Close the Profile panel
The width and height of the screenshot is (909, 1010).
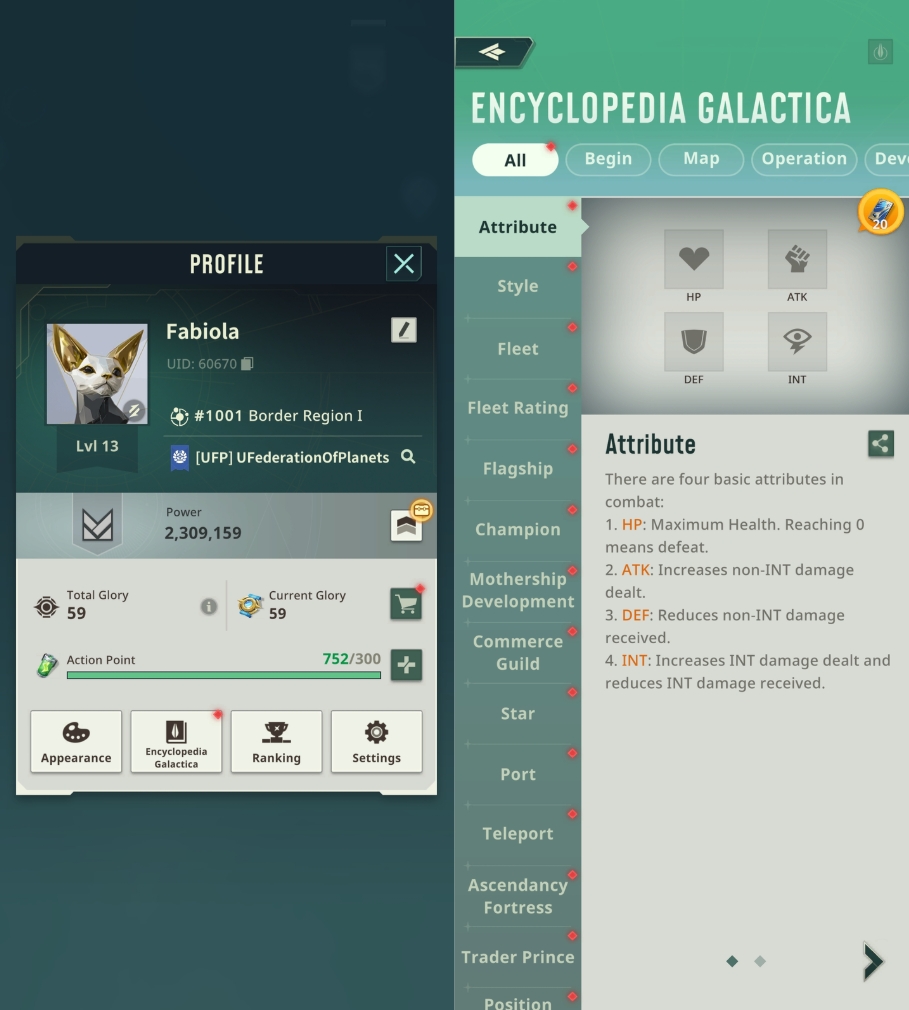pyautogui.click(x=403, y=264)
